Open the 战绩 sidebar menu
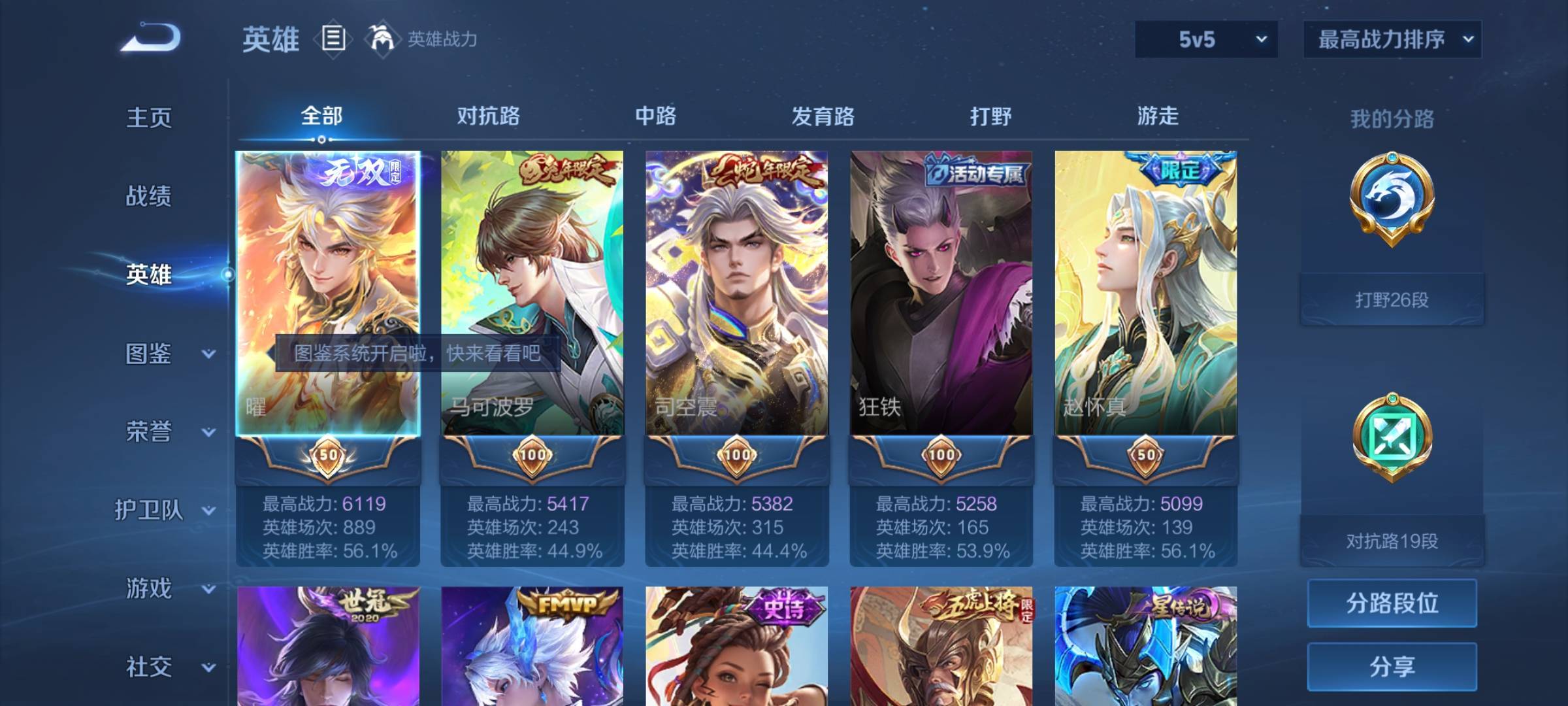This screenshot has width=1568, height=706. pyautogui.click(x=149, y=196)
